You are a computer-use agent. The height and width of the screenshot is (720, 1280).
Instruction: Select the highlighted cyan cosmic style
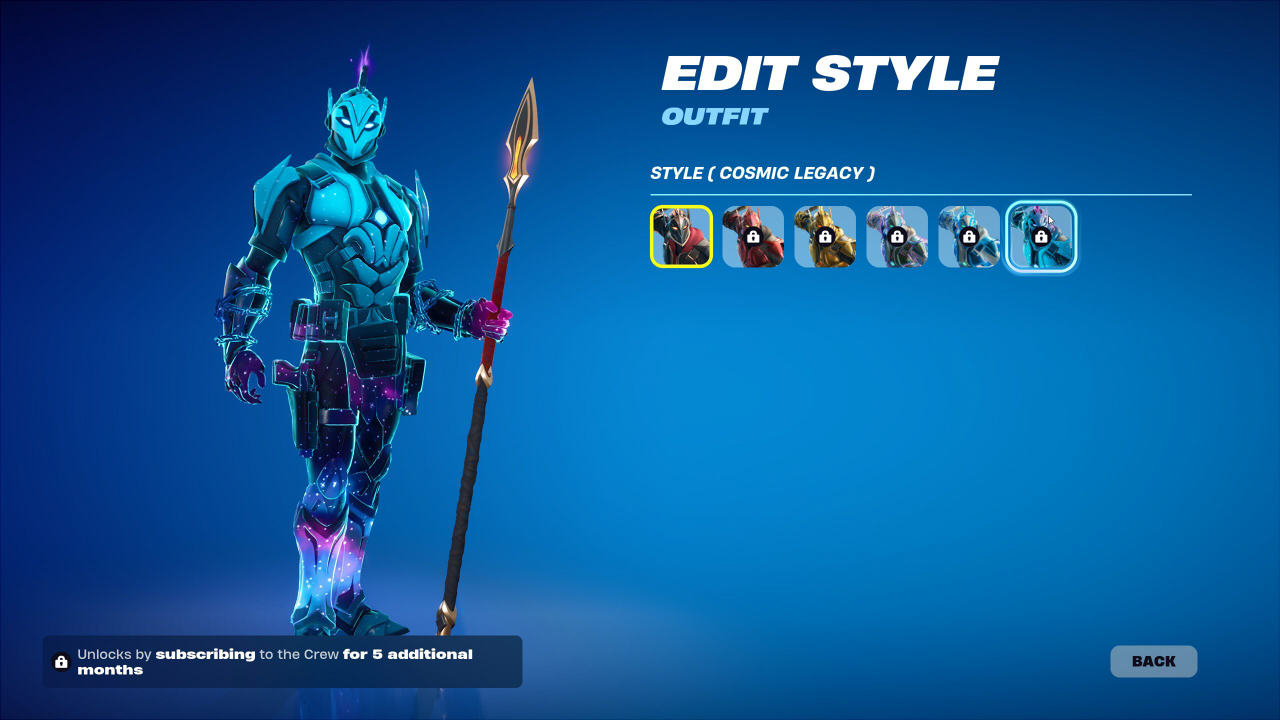pyautogui.click(x=1041, y=237)
